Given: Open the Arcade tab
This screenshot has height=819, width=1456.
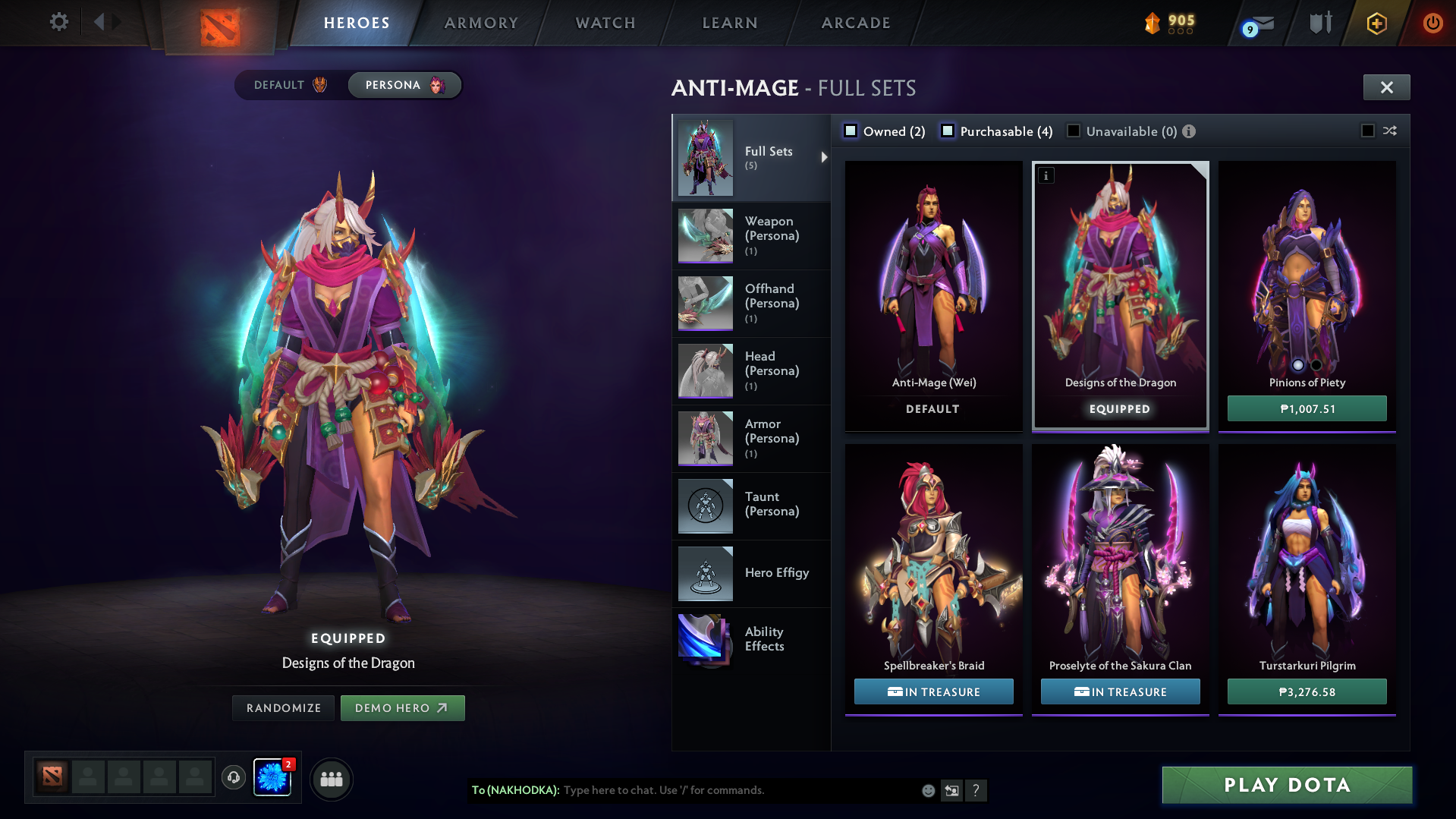Looking at the screenshot, I should (856, 23).
